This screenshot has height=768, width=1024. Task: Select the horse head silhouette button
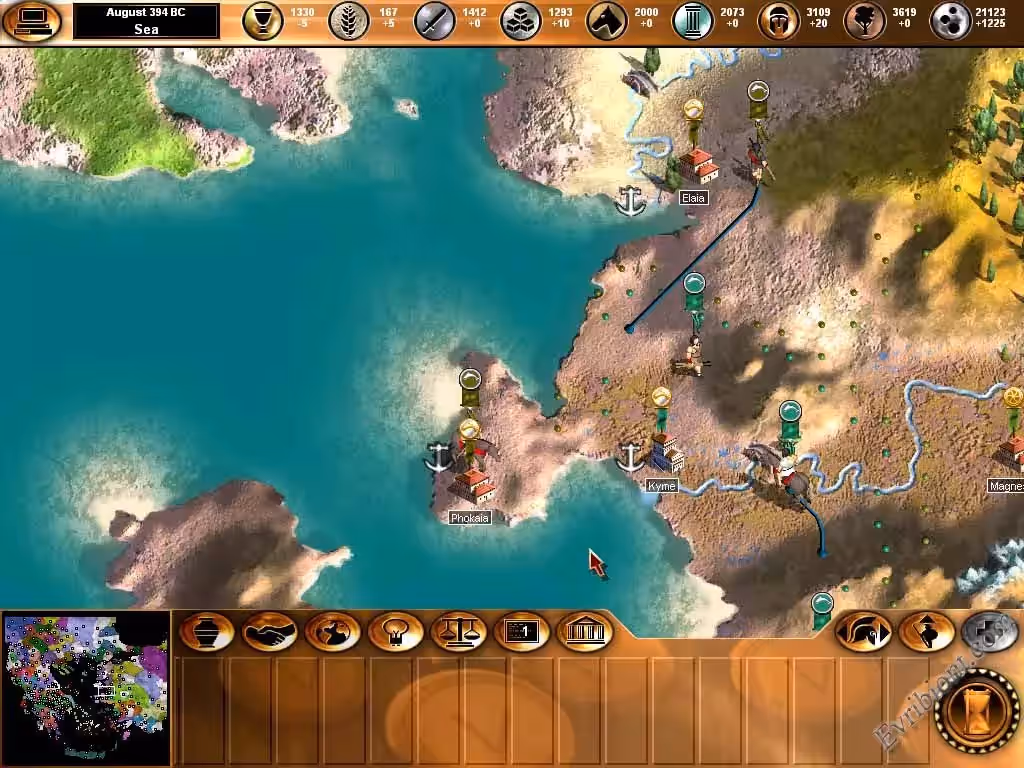tap(333, 632)
